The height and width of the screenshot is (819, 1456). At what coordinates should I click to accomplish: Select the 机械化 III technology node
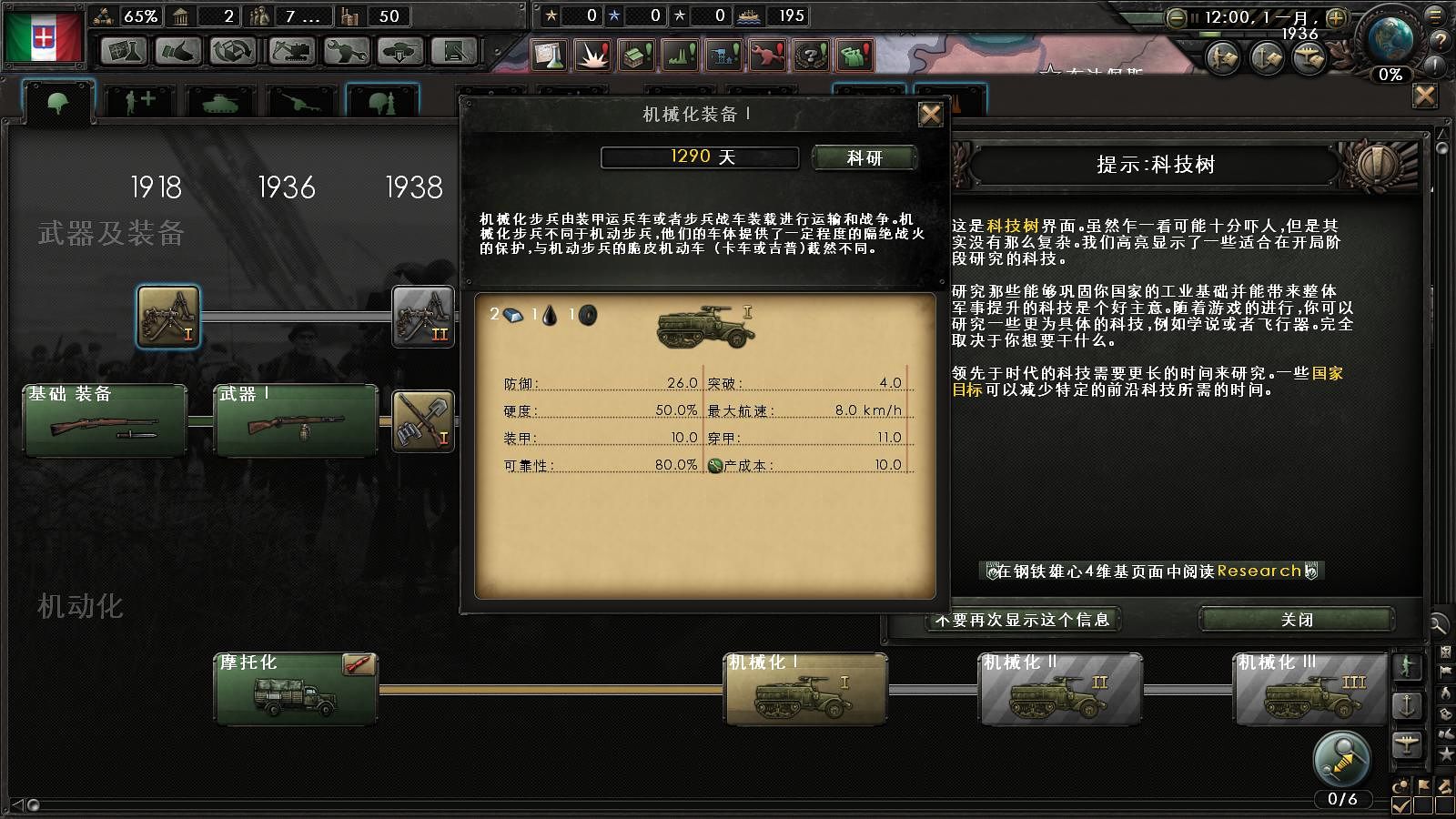1314,689
